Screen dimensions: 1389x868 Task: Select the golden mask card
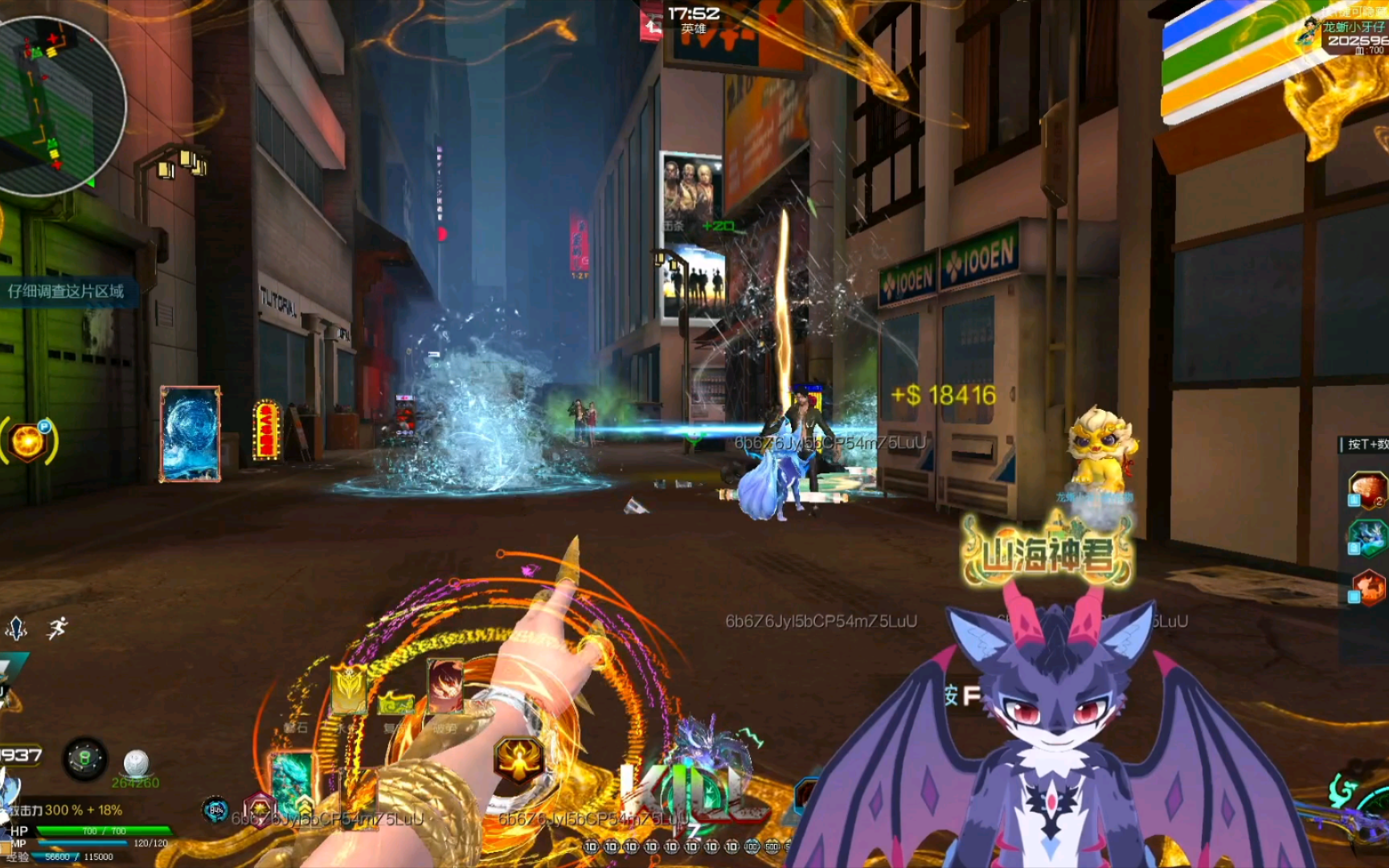348,689
